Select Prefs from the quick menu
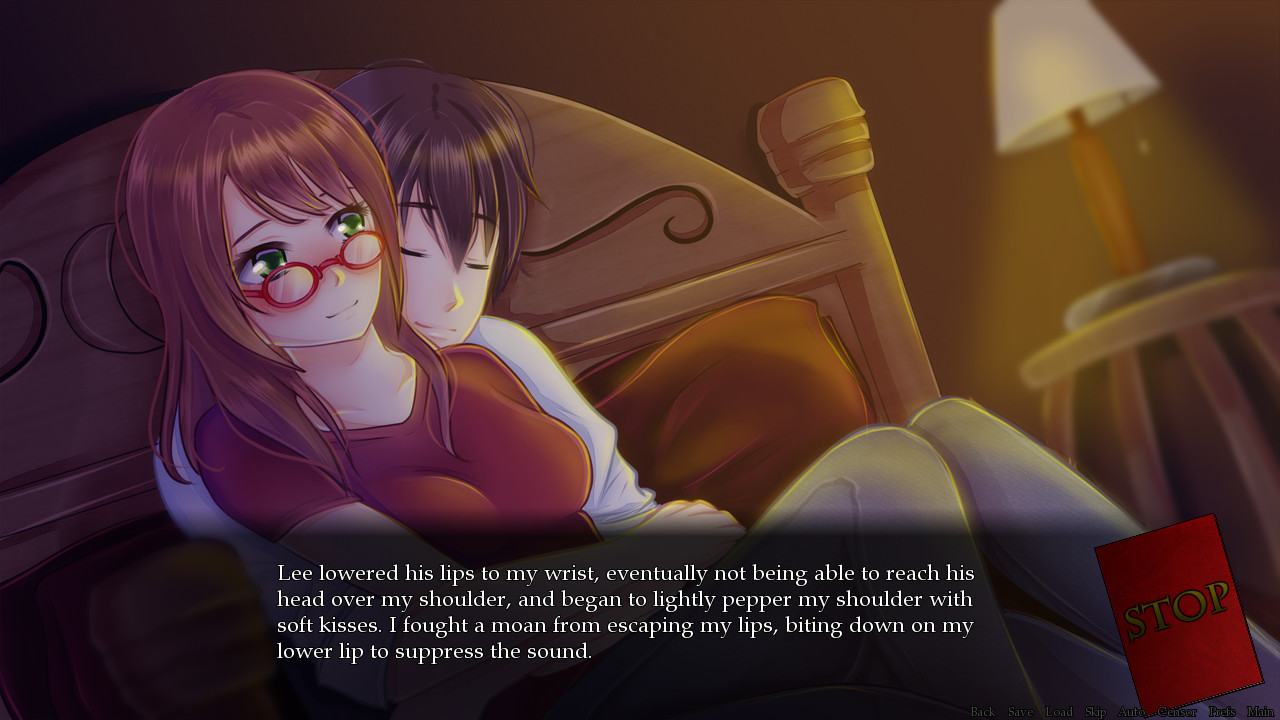The height and width of the screenshot is (720, 1280). click(x=1221, y=712)
